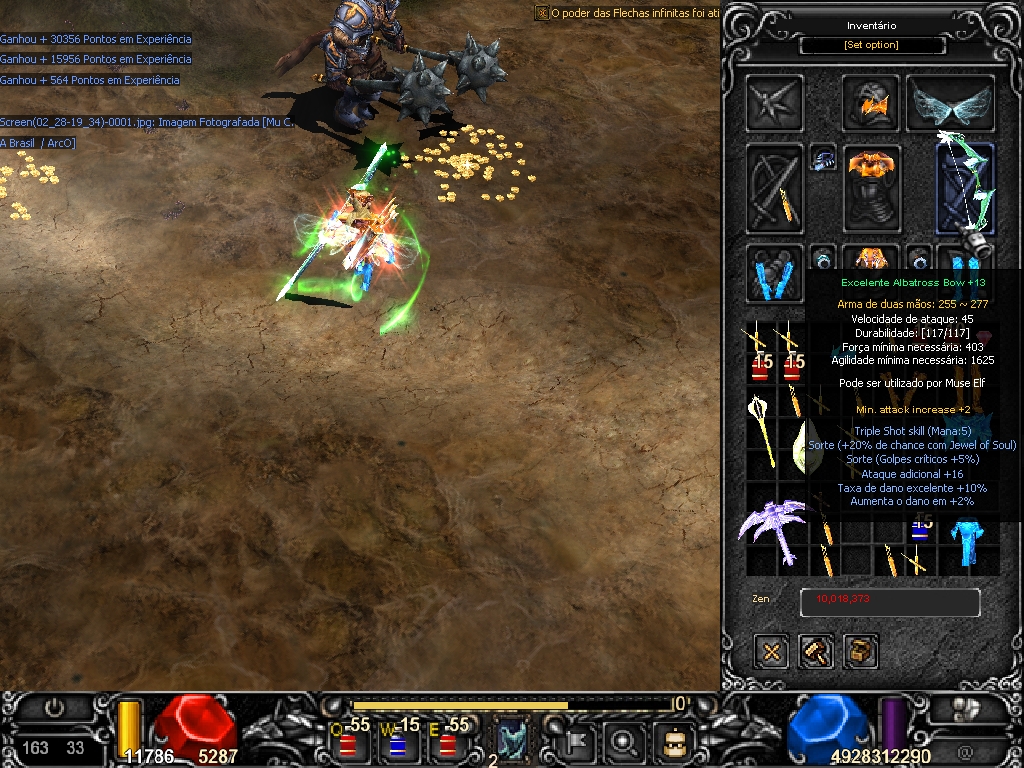Open the character face button
The image size is (1024, 768).
tap(673, 742)
